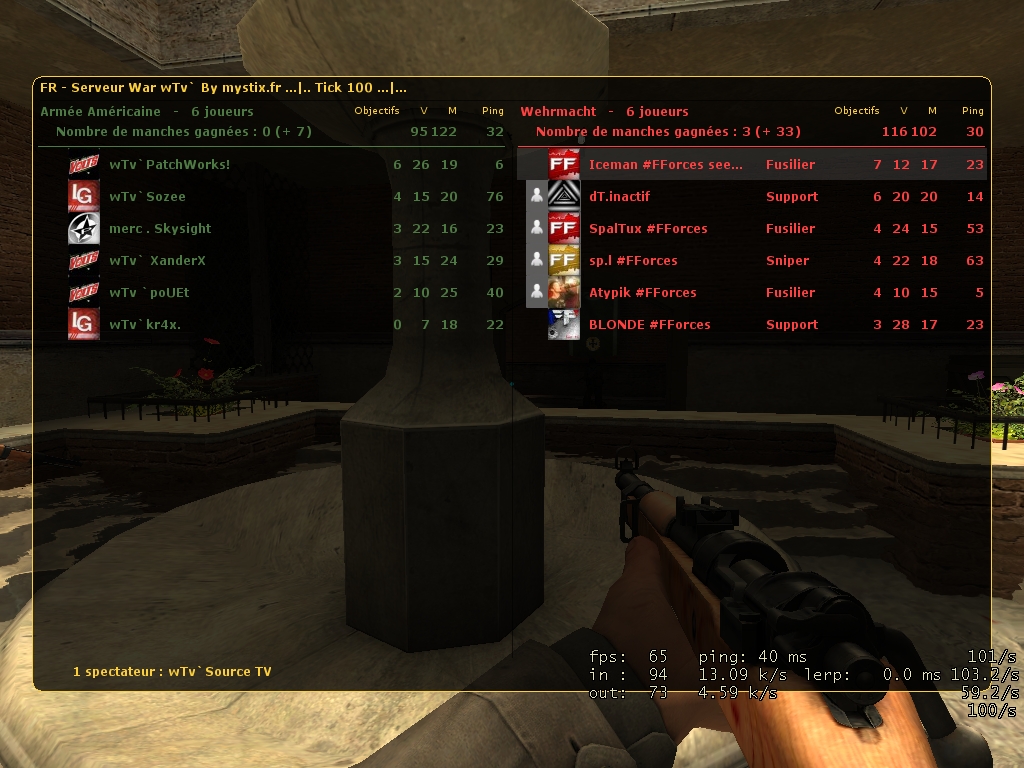This screenshot has width=1024, height=768.
Task: Click wTv`Sozee in the scoreboard
Action: [x=147, y=197]
